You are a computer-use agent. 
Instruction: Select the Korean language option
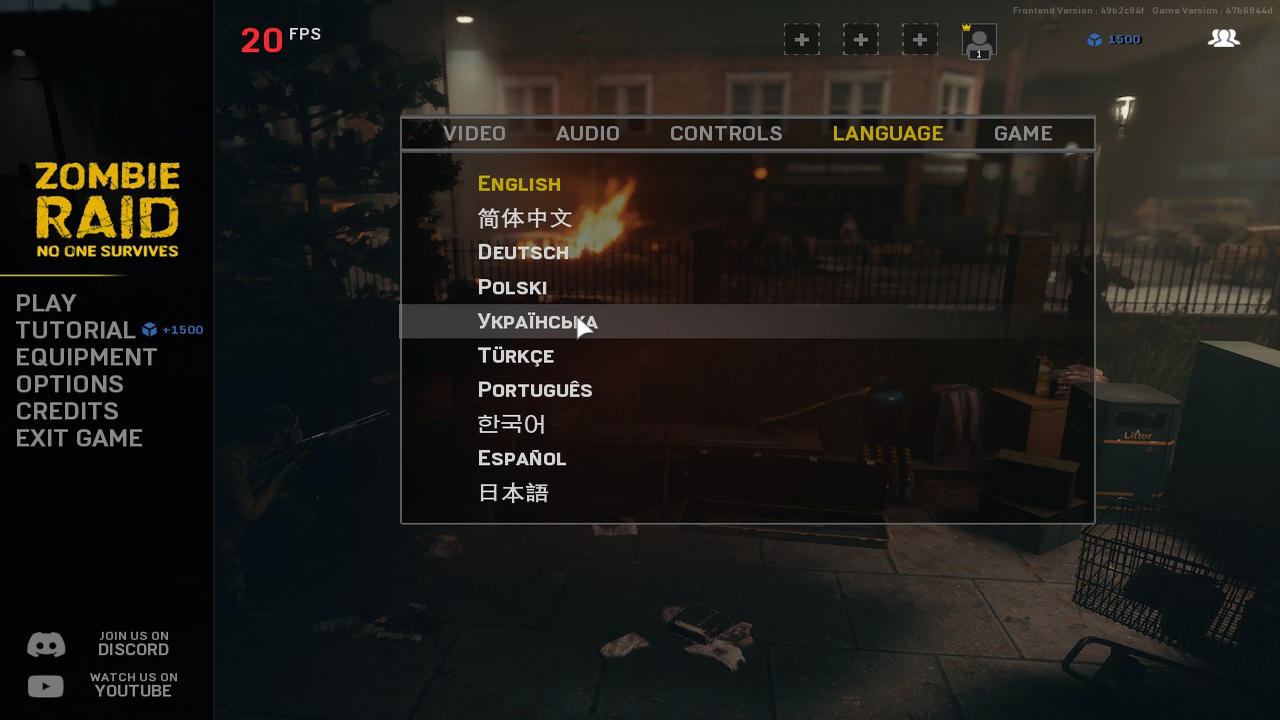click(512, 424)
